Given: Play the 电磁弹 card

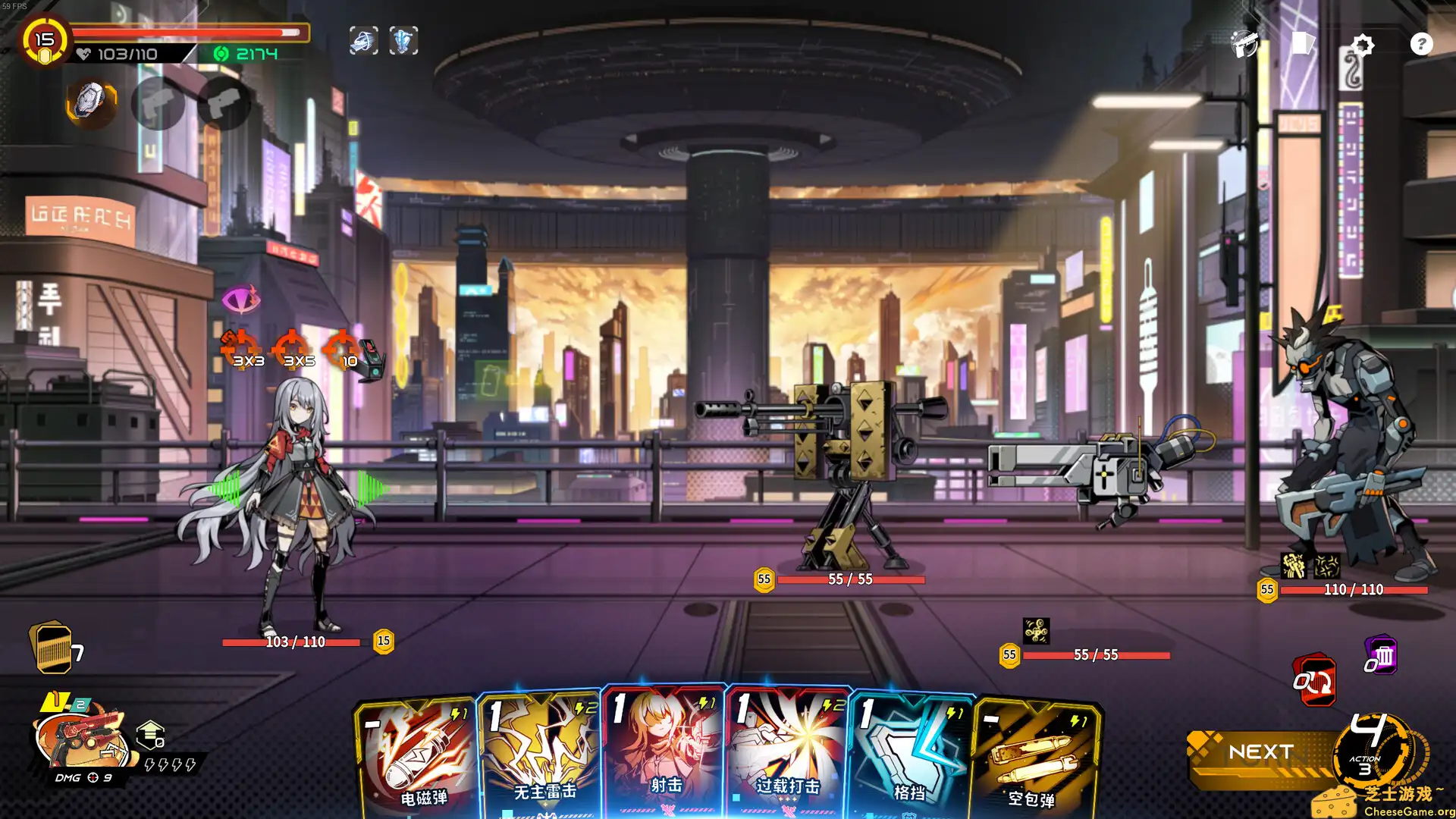Looking at the screenshot, I should pyautogui.click(x=416, y=758).
